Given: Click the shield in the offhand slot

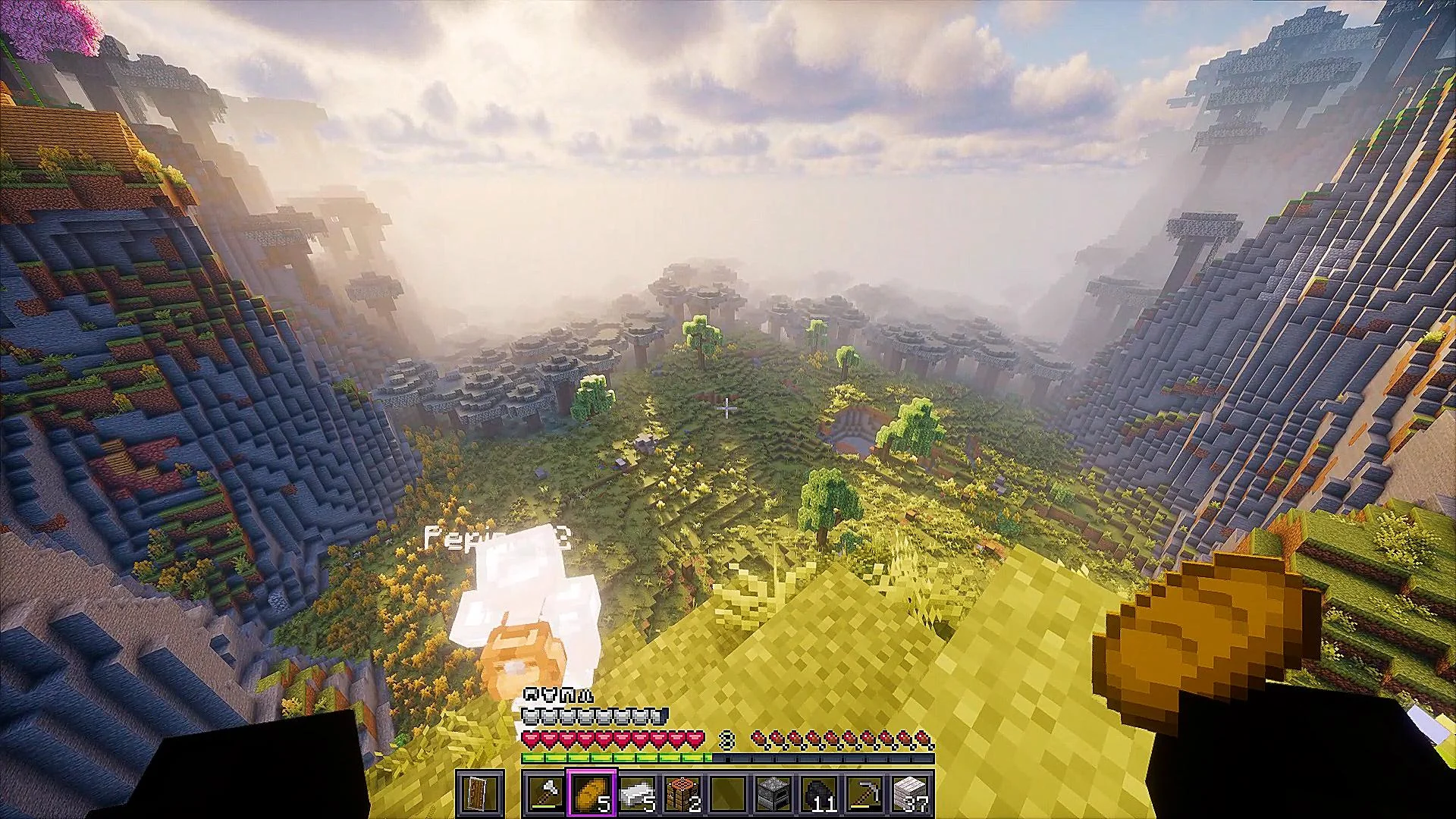Looking at the screenshot, I should (479, 795).
